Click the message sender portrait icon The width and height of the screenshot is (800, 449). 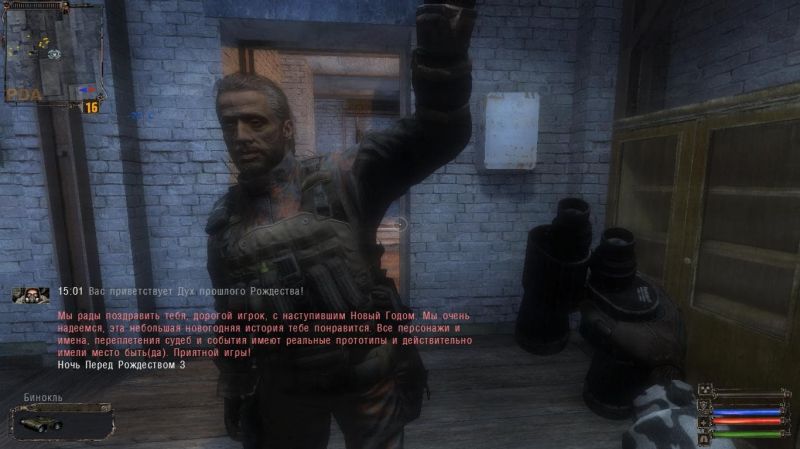(x=31, y=294)
